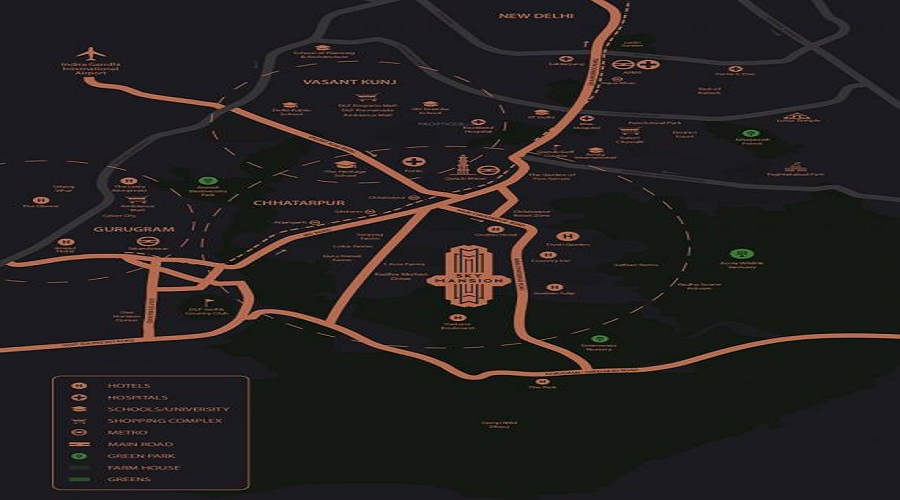900x500 pixels.
Task: Choose the Hotels legend entry
Action: click(x=79, y=385)
